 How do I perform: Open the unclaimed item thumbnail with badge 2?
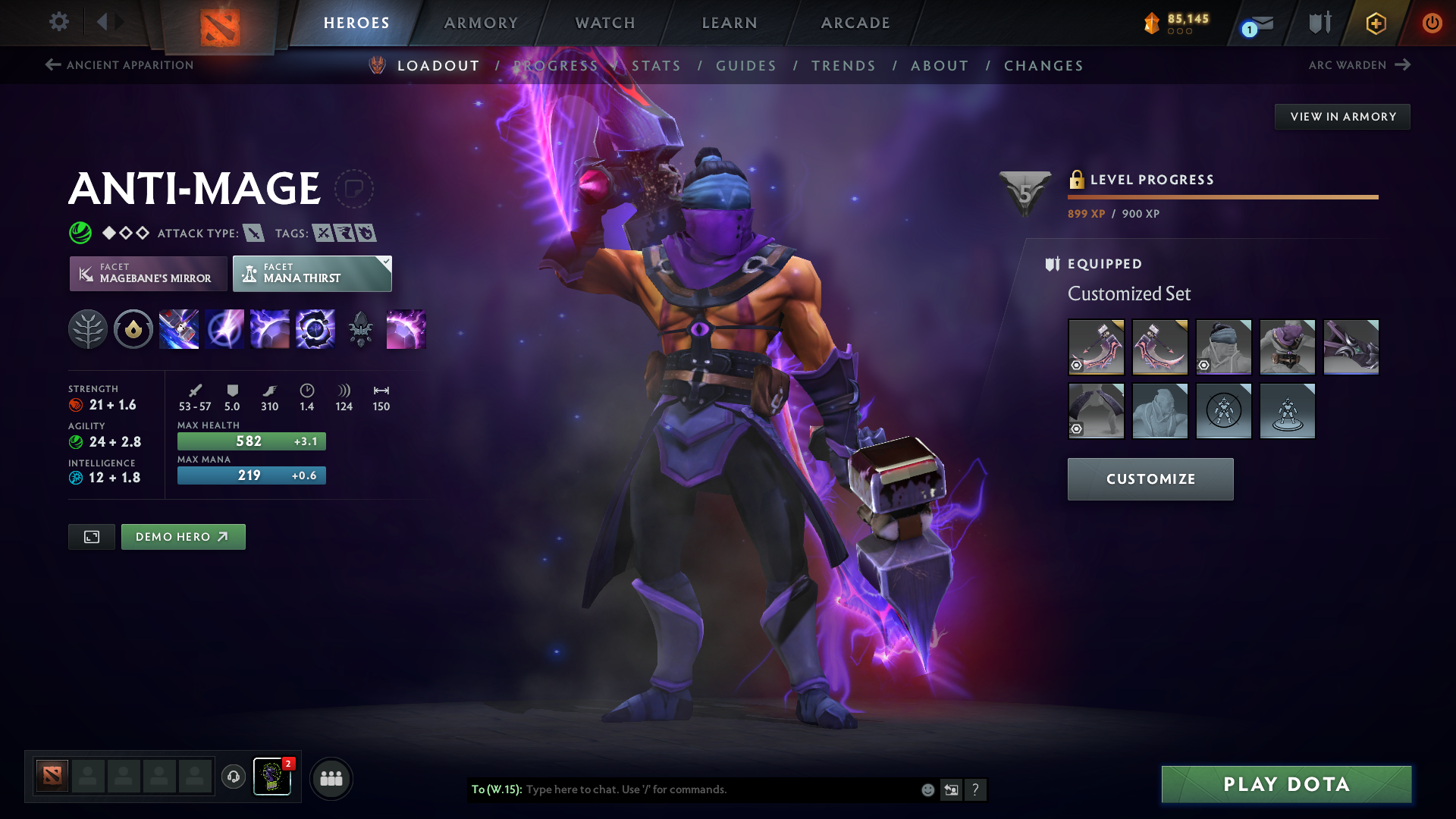point(272,777)
